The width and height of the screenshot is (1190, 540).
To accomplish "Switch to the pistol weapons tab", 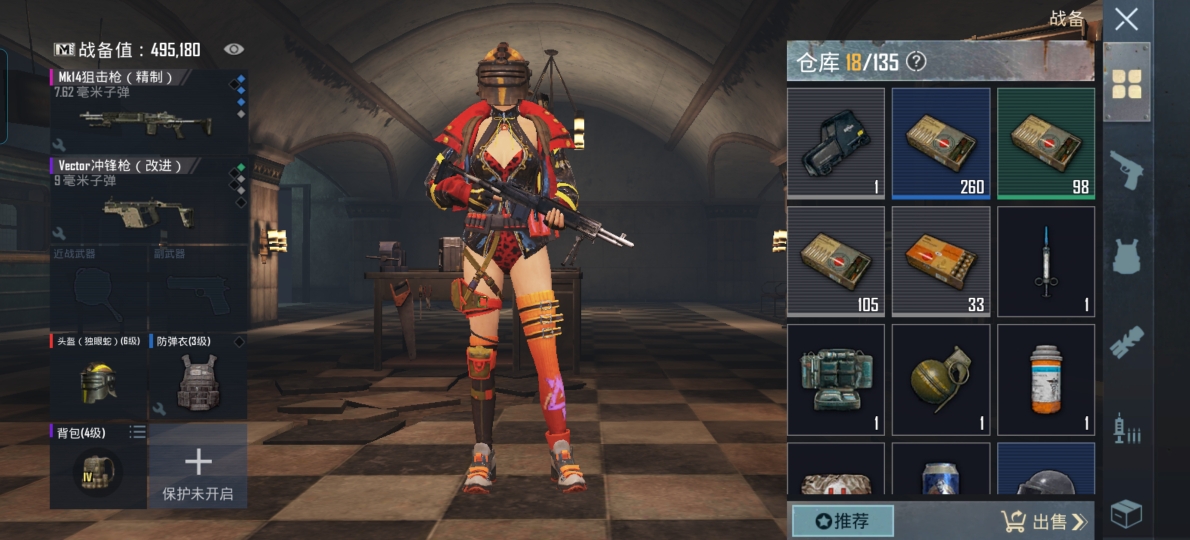I will pos(1127,169).
